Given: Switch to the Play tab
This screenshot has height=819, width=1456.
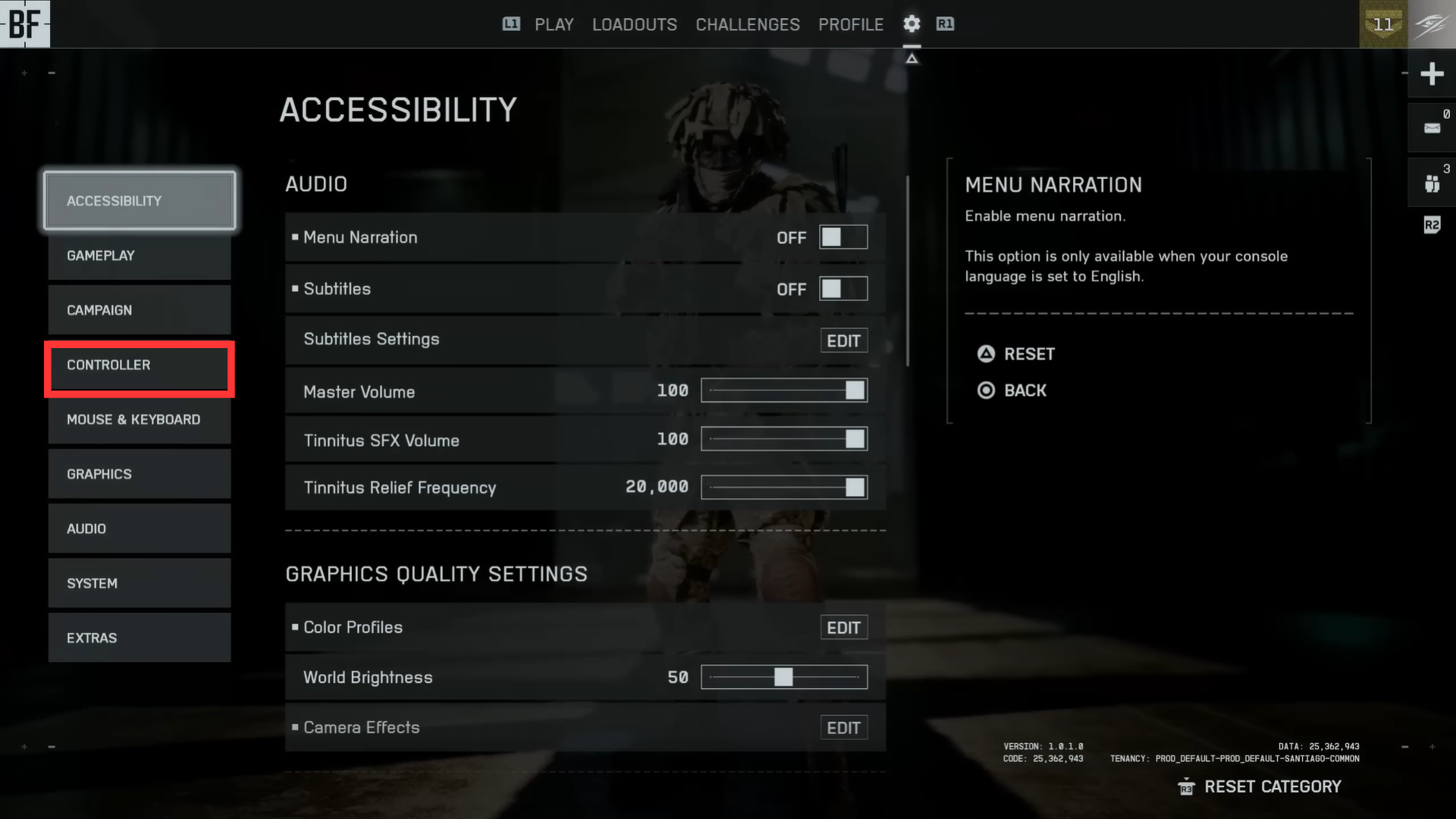Looking at the screenshot, I should click(554, 25).
